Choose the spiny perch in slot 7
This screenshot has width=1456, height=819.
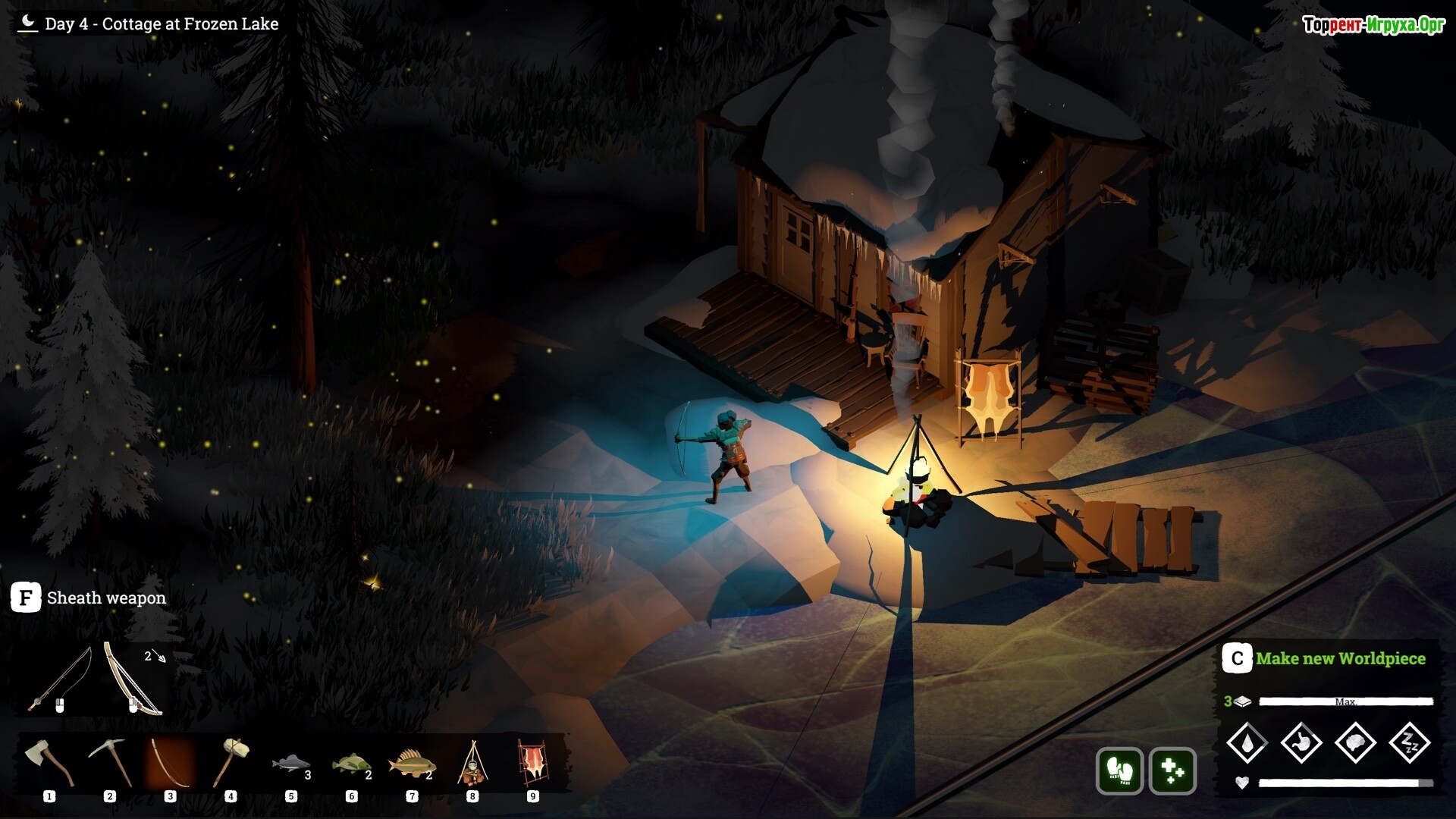click(x=411, y=763)
